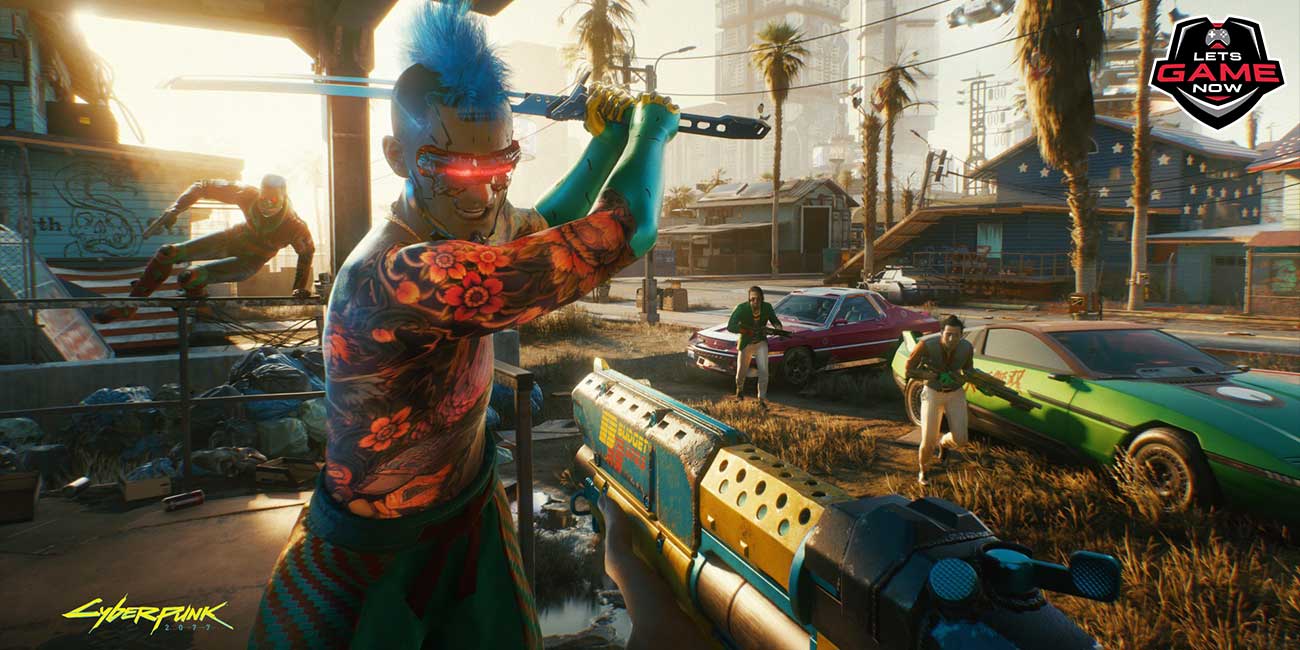Click the Lets Game Now logo
This screenshot has width=1300, height=650.
(x=1215, y=72)
